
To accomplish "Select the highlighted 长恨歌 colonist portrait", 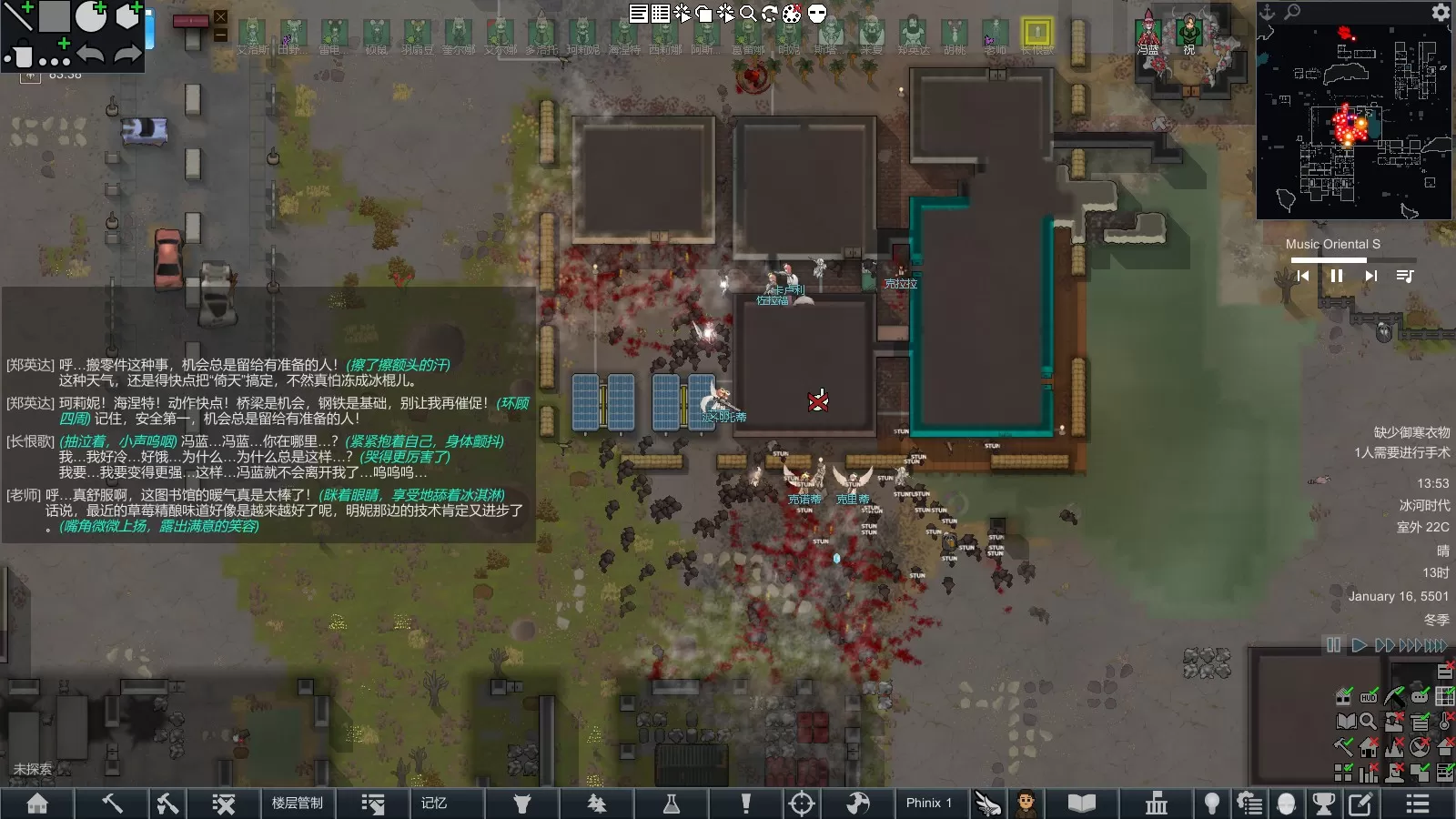I will tap(1036, 34).
